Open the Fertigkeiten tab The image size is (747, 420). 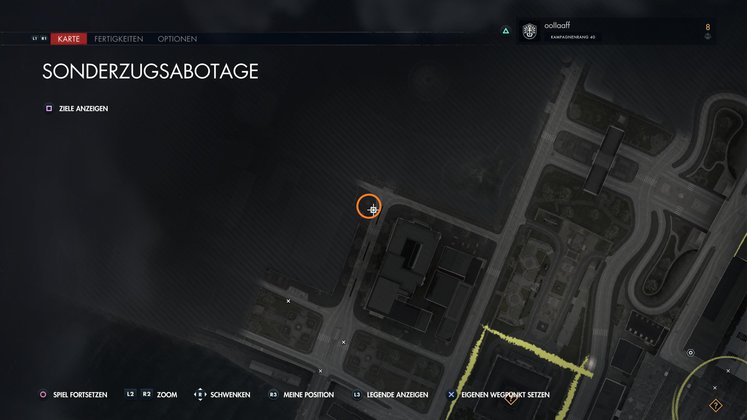click(x=118, y=39)
